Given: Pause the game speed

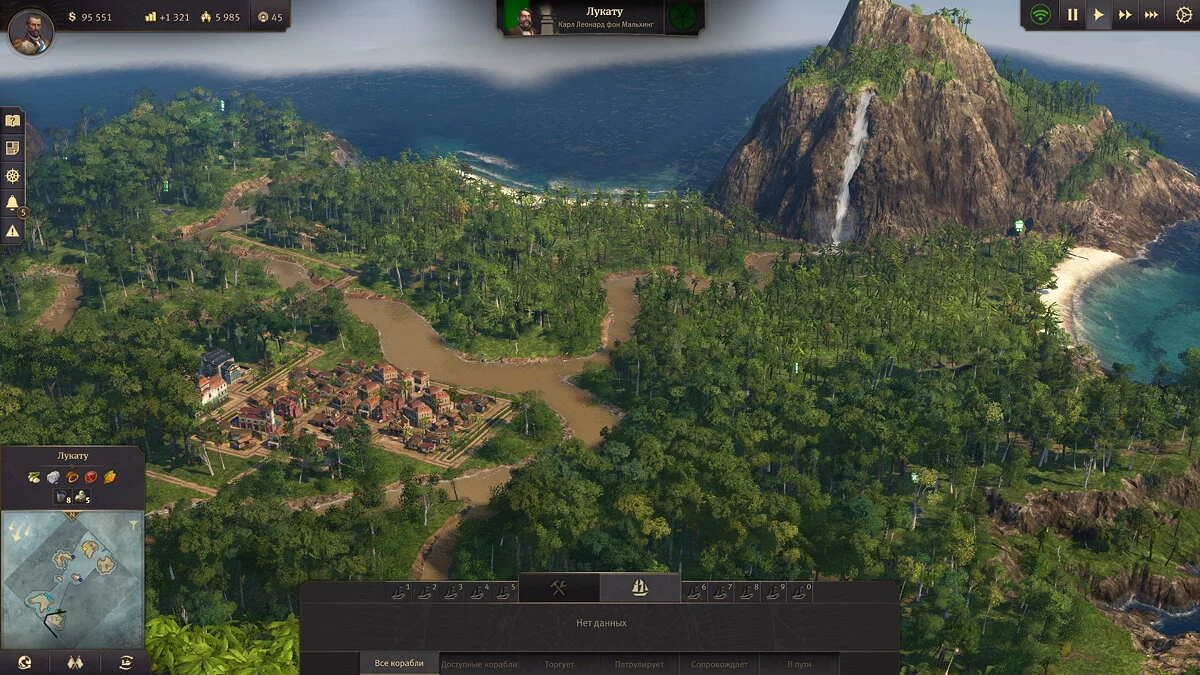Looking at the screenshot, I should [1072, 15].
